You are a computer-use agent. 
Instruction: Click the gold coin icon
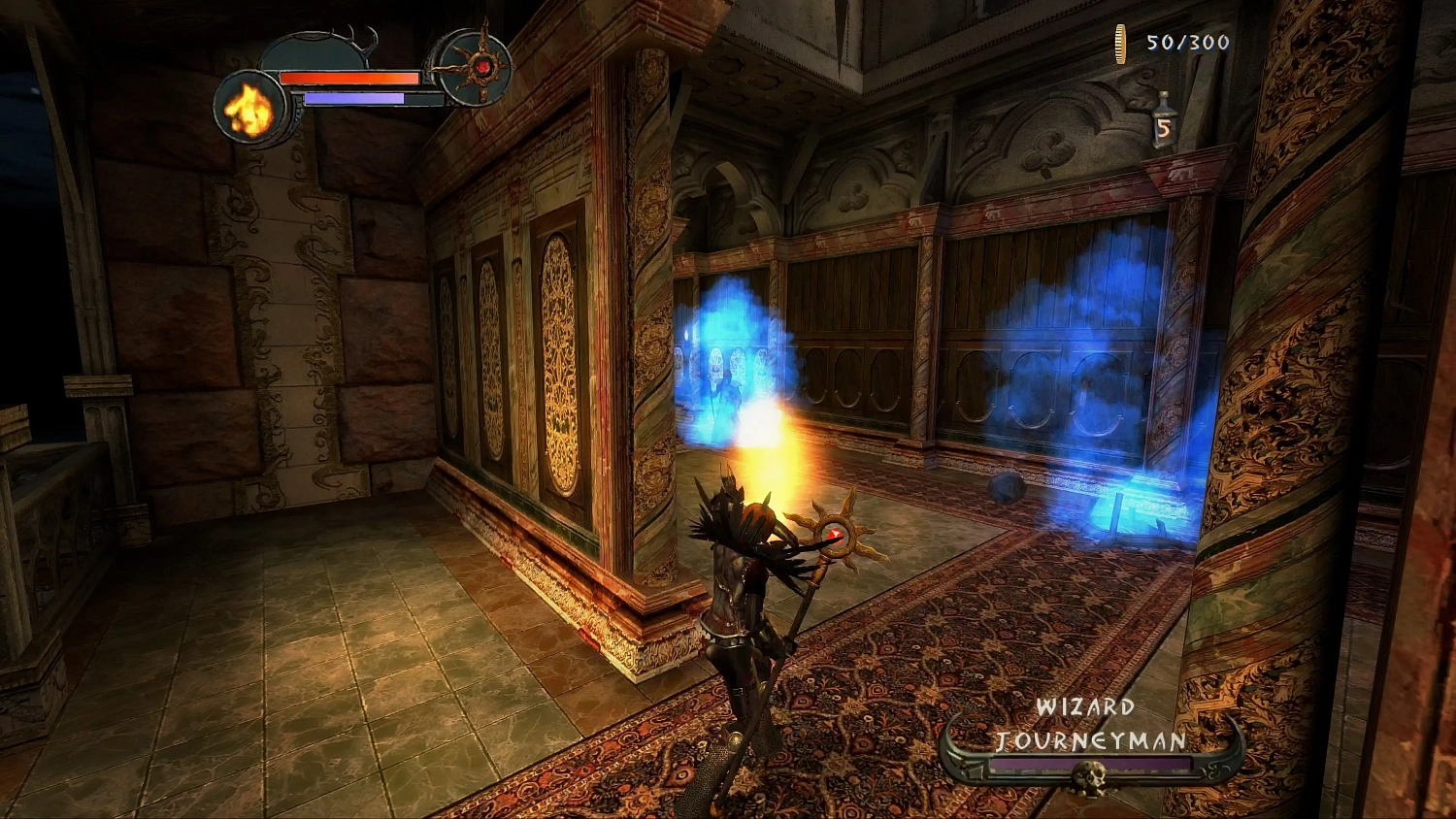[x=1118, y=44]
